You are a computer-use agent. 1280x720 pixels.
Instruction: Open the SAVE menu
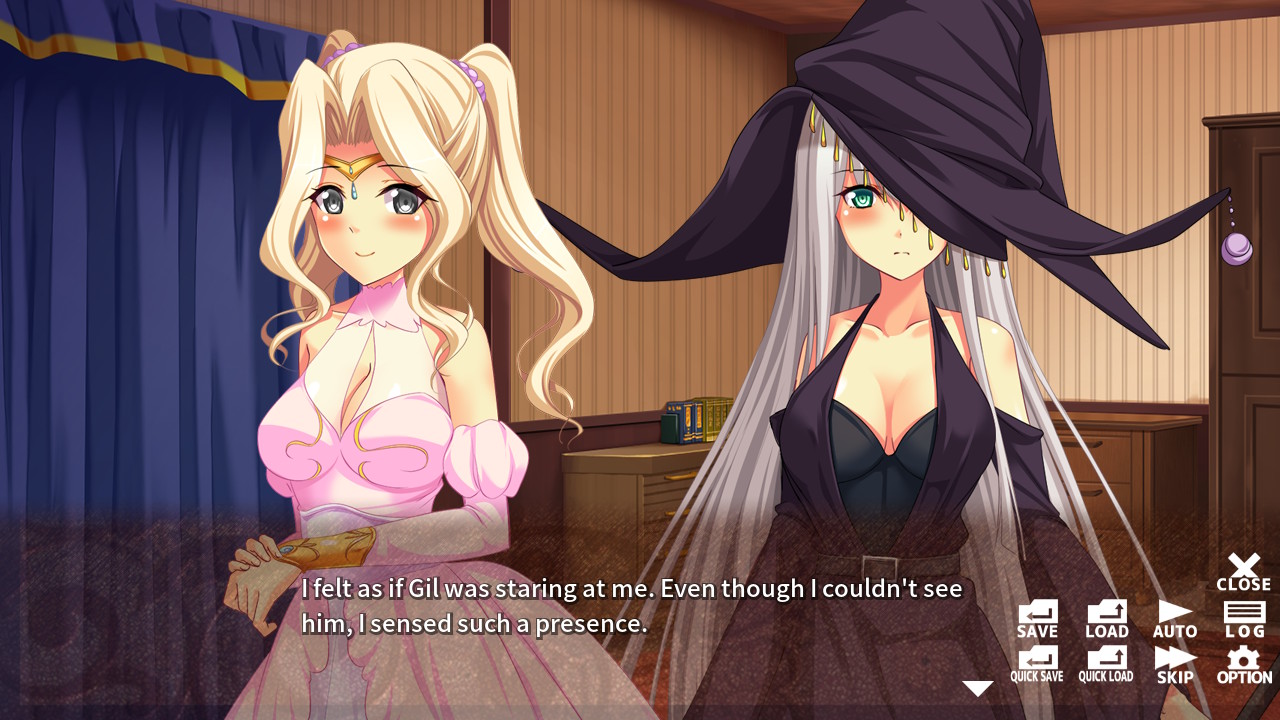tap(1037, 615)
